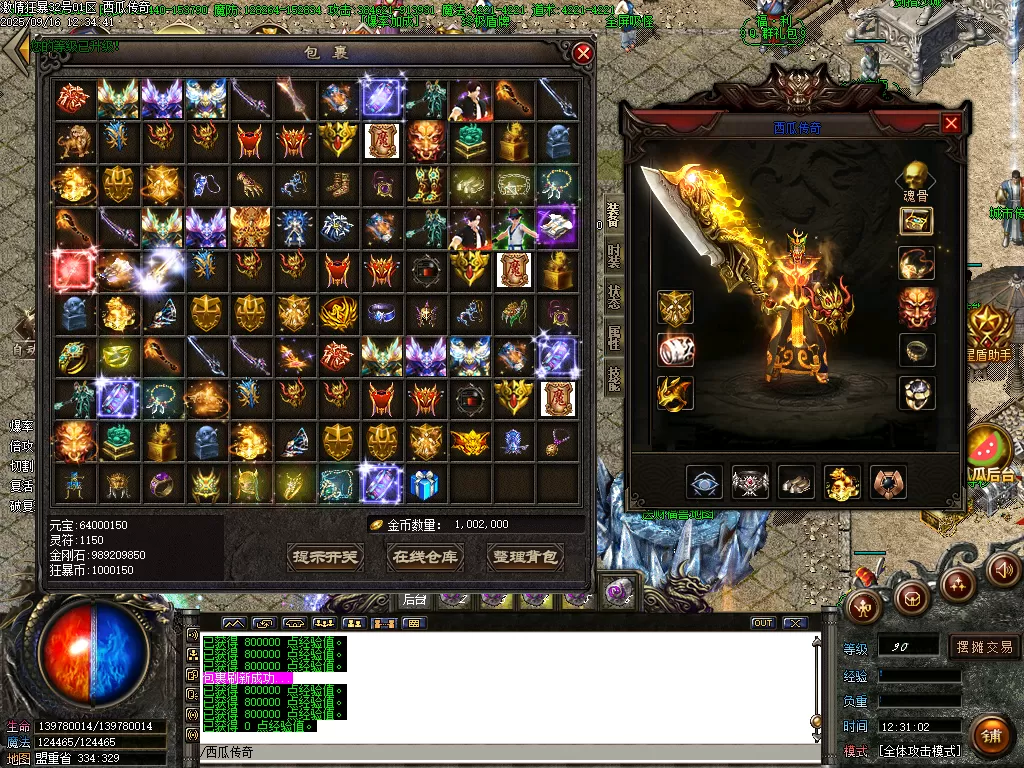View the 属性 attributes tab
Viewport: 1024px width, 768px height.
click(612, 338)
